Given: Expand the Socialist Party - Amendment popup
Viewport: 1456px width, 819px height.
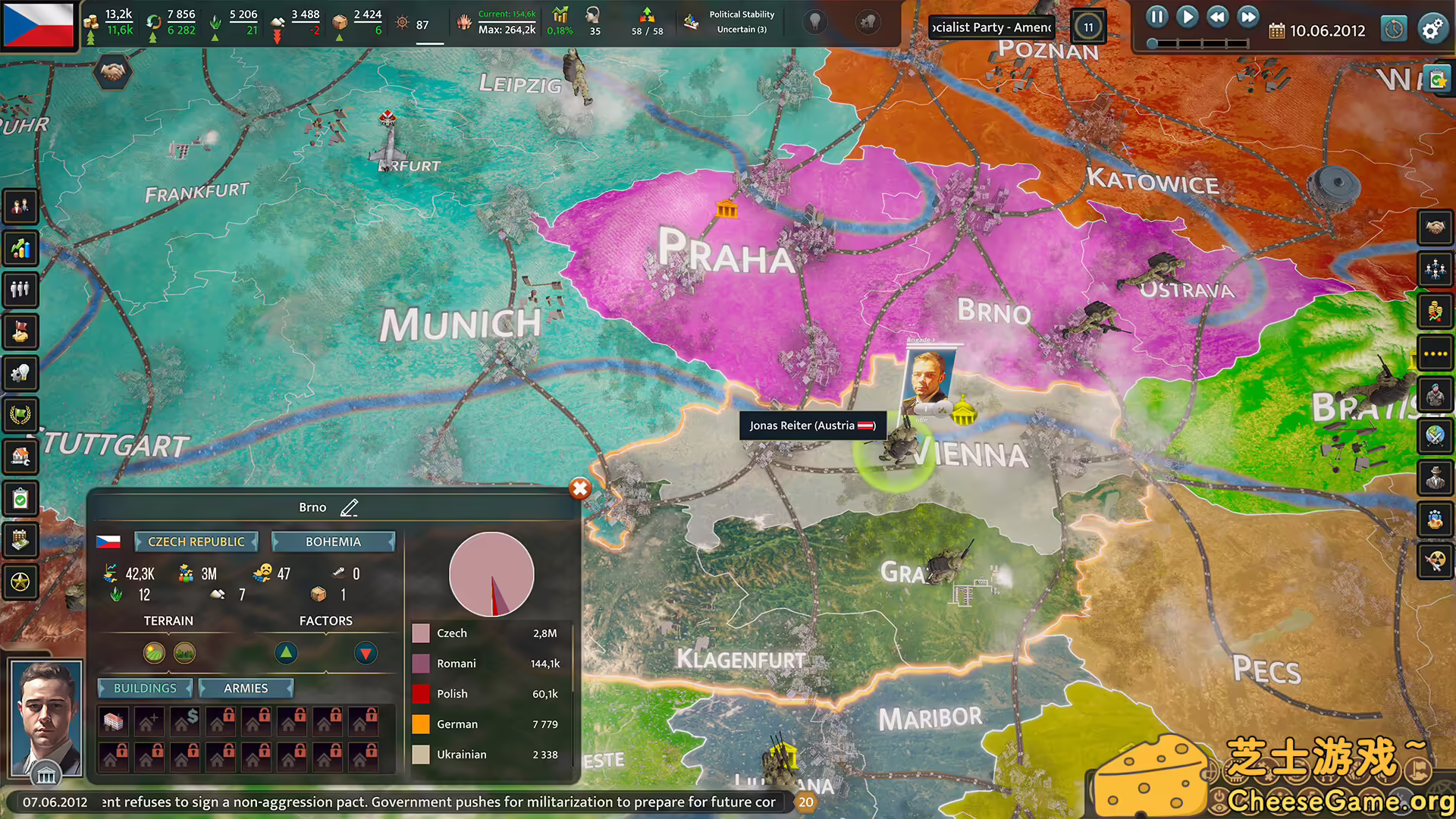Looking at the screenshot, I should pos(991,27).
